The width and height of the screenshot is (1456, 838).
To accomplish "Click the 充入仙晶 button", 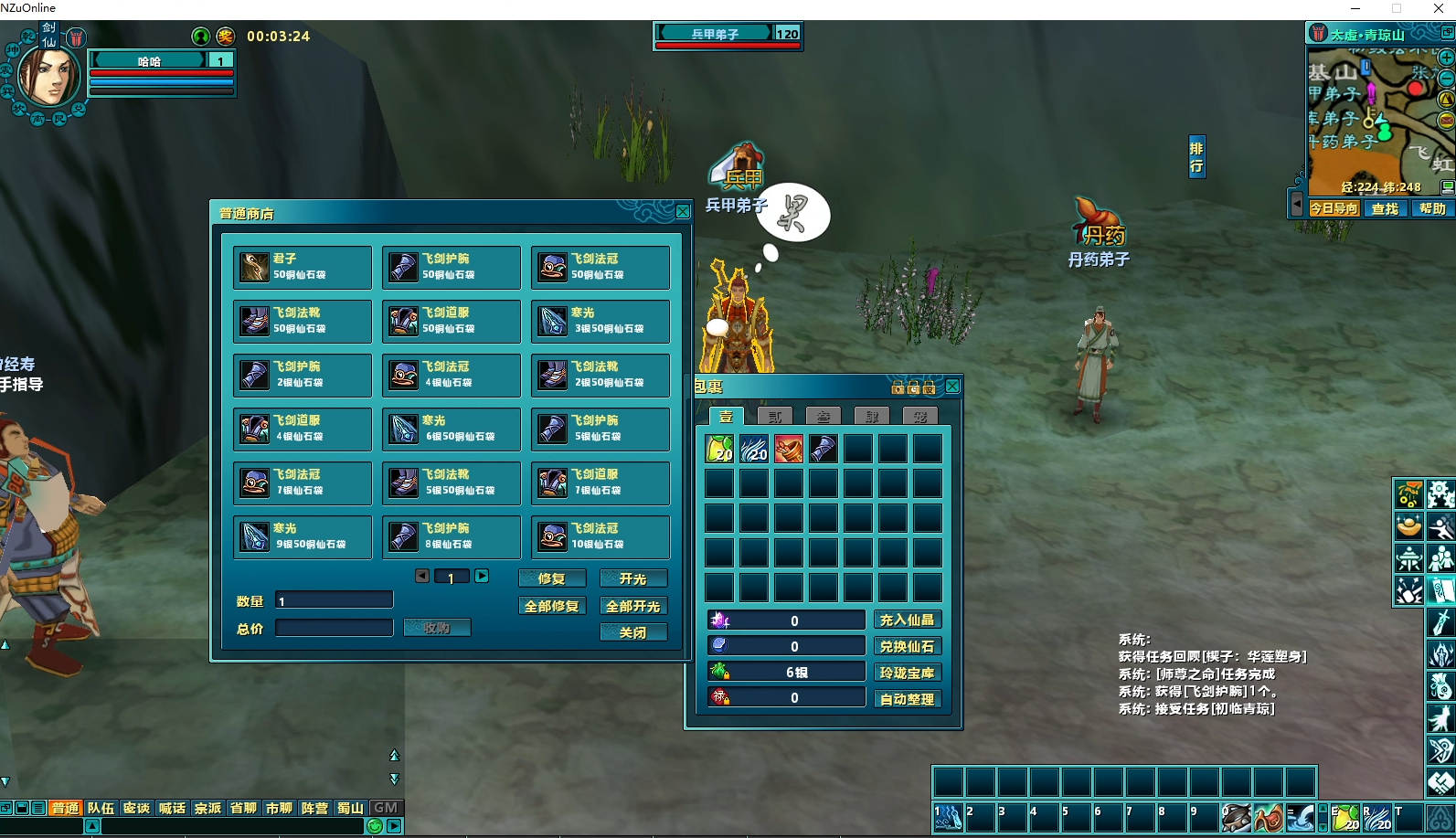I will 907,621.
